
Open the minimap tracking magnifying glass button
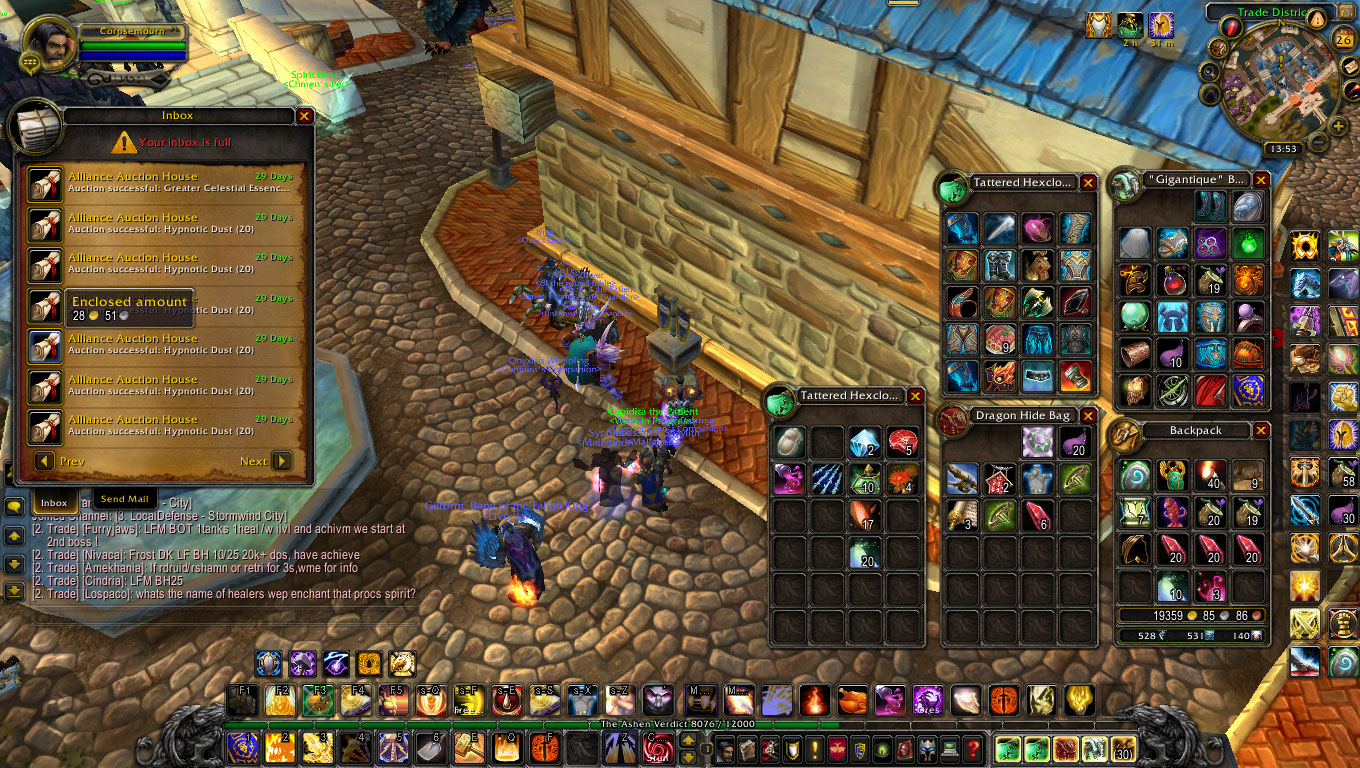(1209, 72)
